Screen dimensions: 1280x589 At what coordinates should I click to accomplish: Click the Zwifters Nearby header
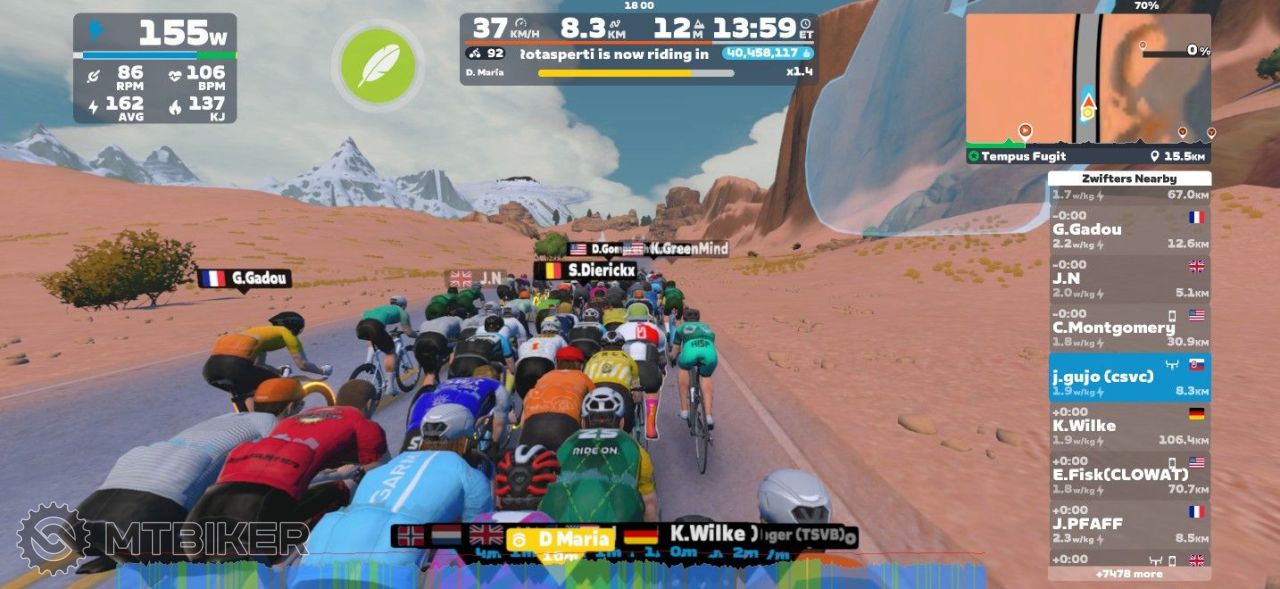(x=1129, y=178)
